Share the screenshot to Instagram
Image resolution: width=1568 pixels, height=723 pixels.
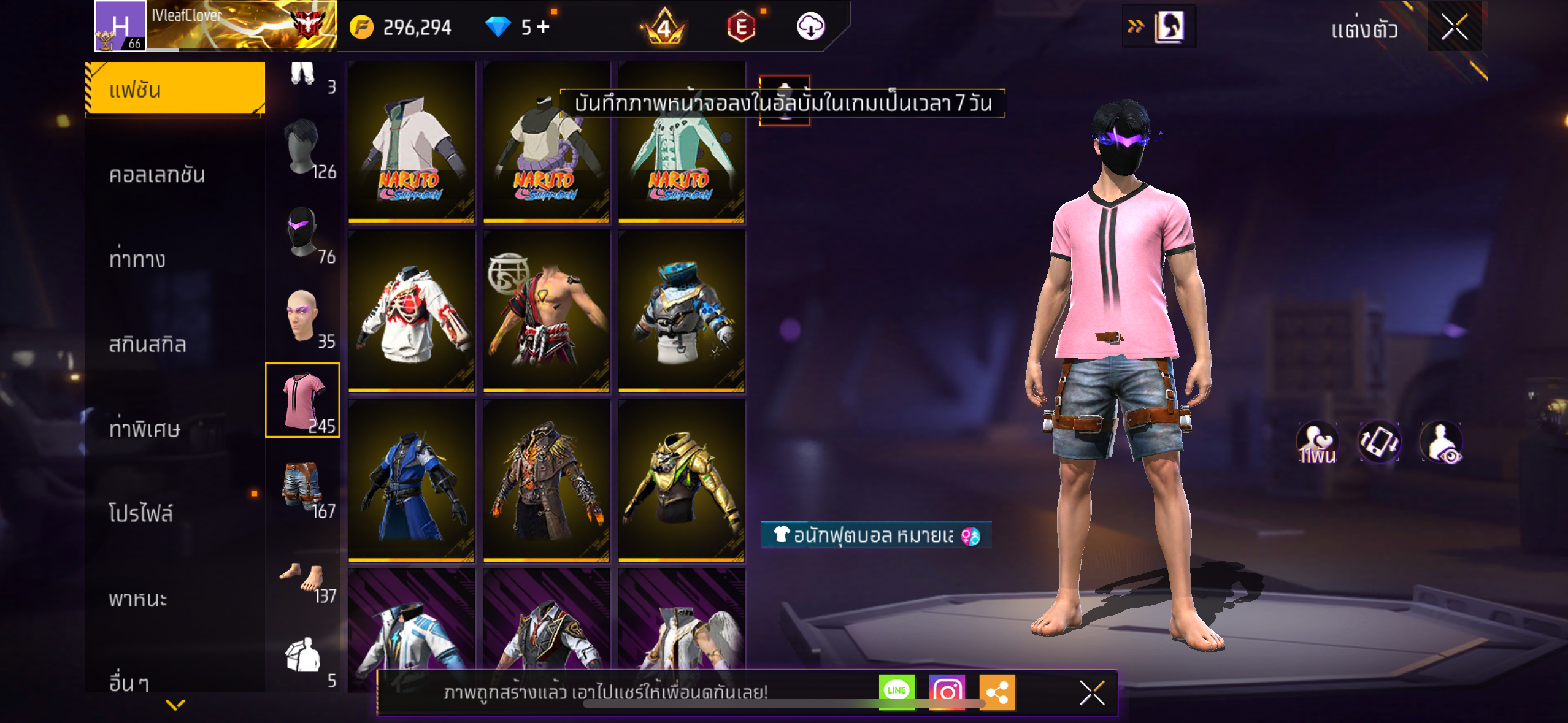click(947, 692)
